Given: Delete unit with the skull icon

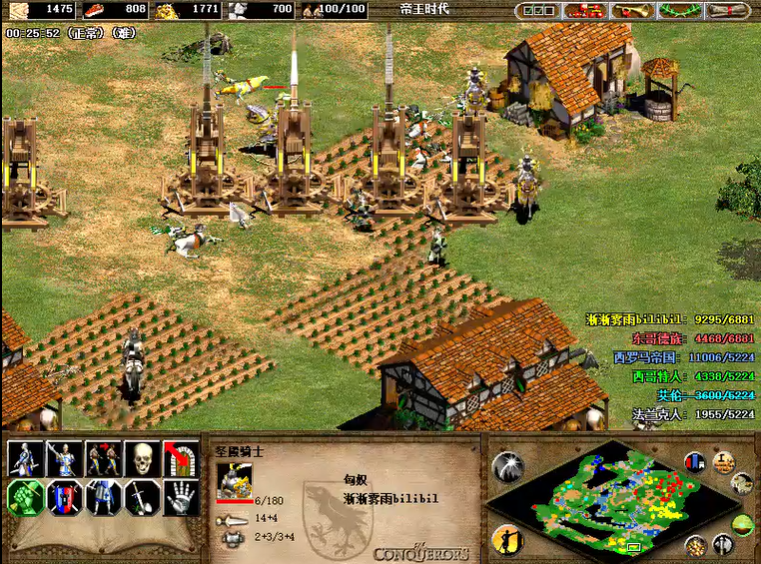Looking at the screenshot, I should coord(141,458).
